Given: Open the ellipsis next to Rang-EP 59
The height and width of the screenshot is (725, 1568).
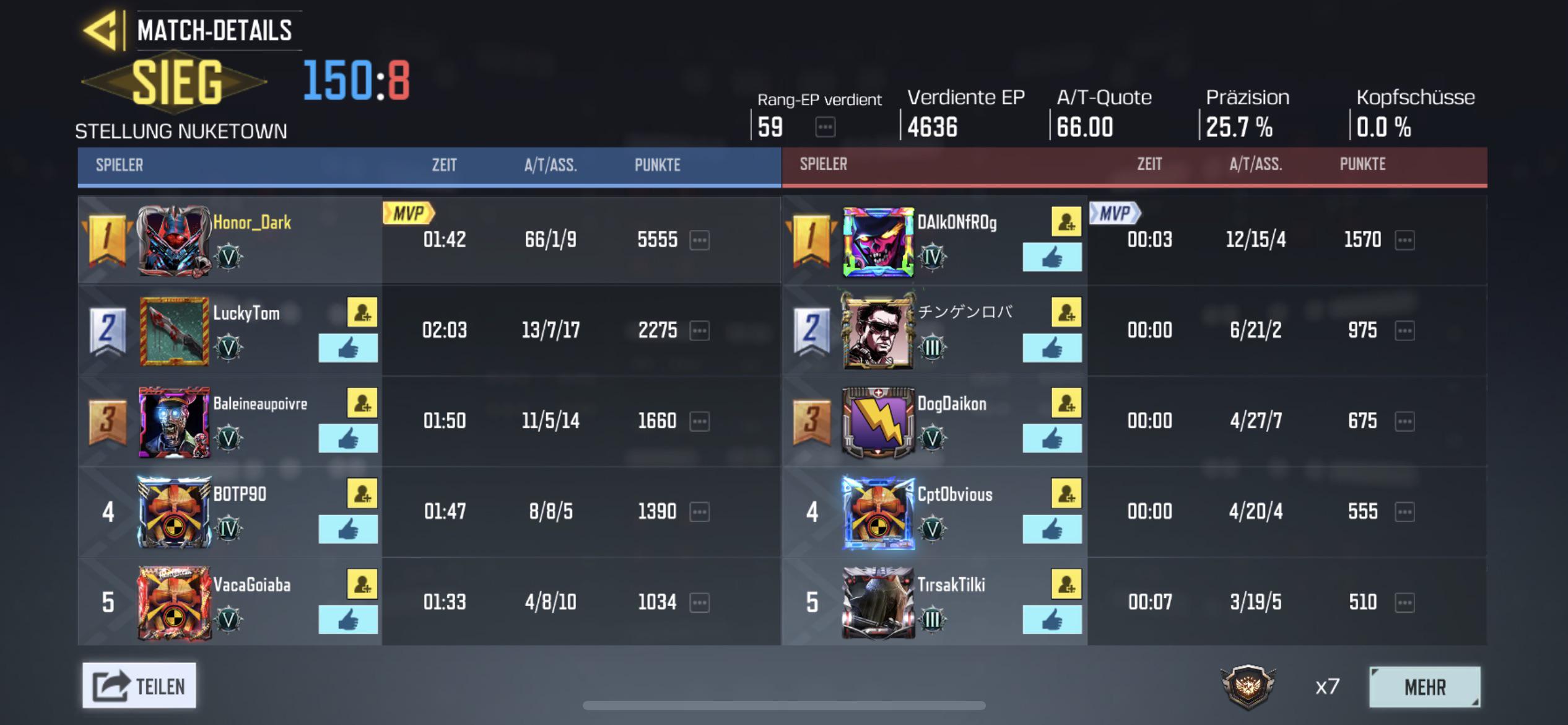Looking at the screenshot, I should coord(825,128).
